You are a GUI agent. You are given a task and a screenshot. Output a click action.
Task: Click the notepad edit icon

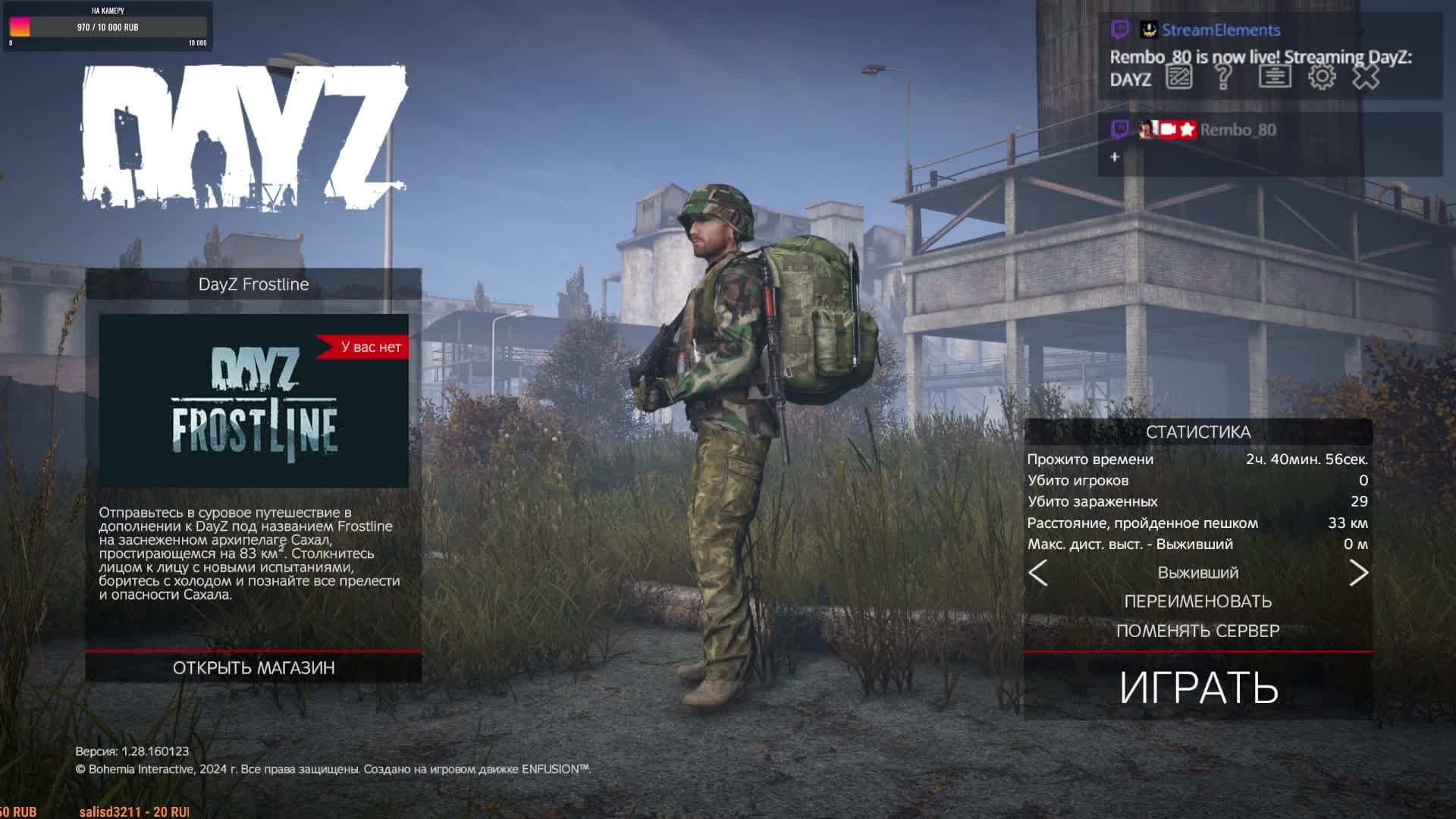[1179, 77]
